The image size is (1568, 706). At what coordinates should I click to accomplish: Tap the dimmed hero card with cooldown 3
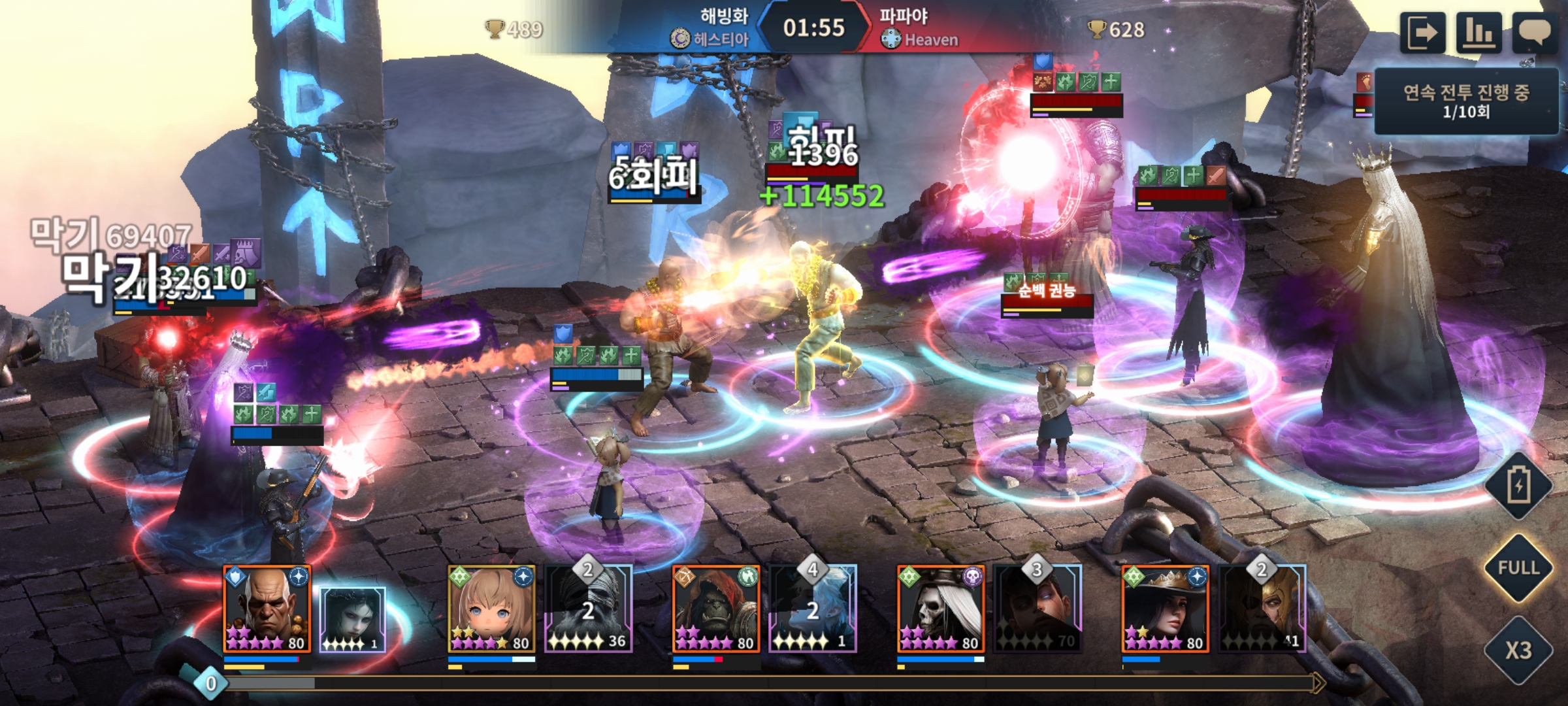tap(1037, 611)
